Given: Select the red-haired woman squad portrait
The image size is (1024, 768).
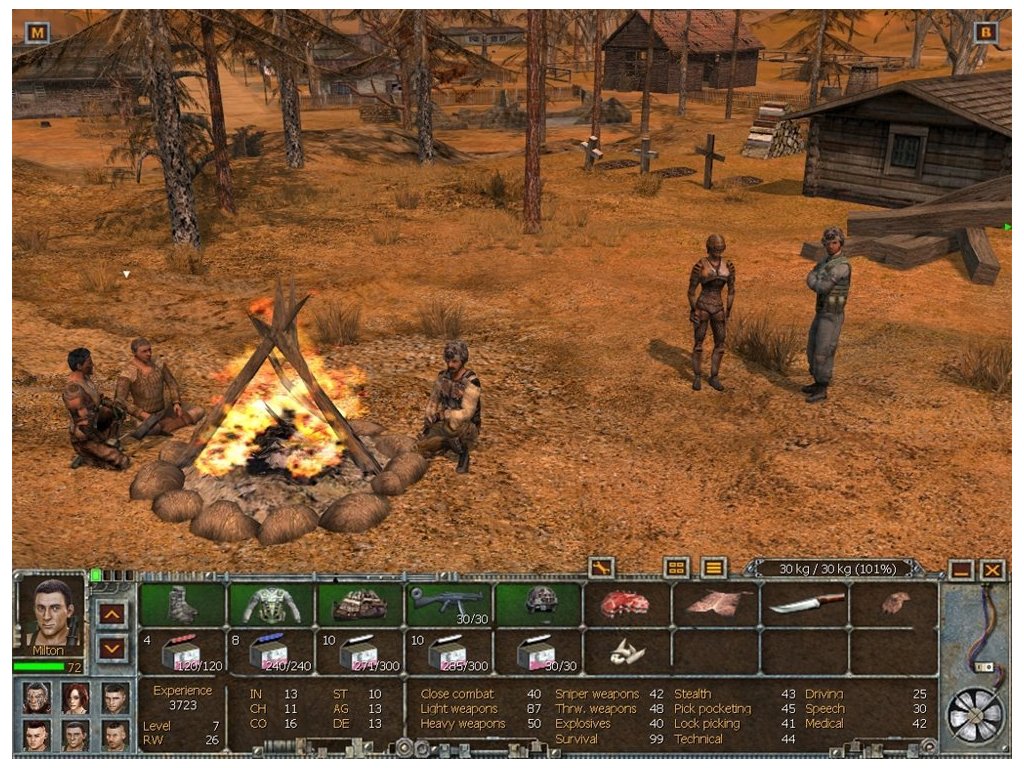Looking at the screenshot, I should coord(76,698).
